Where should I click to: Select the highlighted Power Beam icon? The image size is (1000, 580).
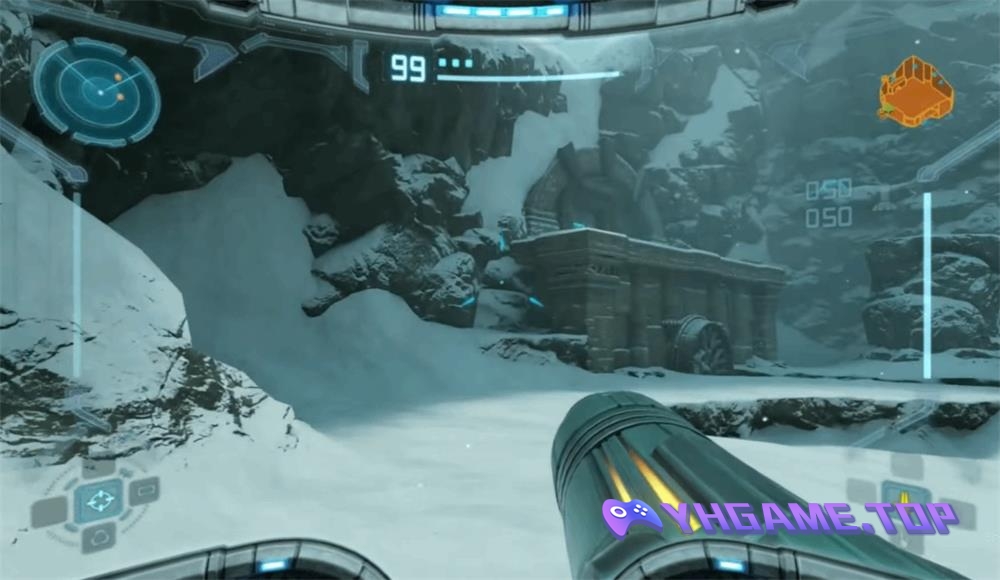(905, 497)
